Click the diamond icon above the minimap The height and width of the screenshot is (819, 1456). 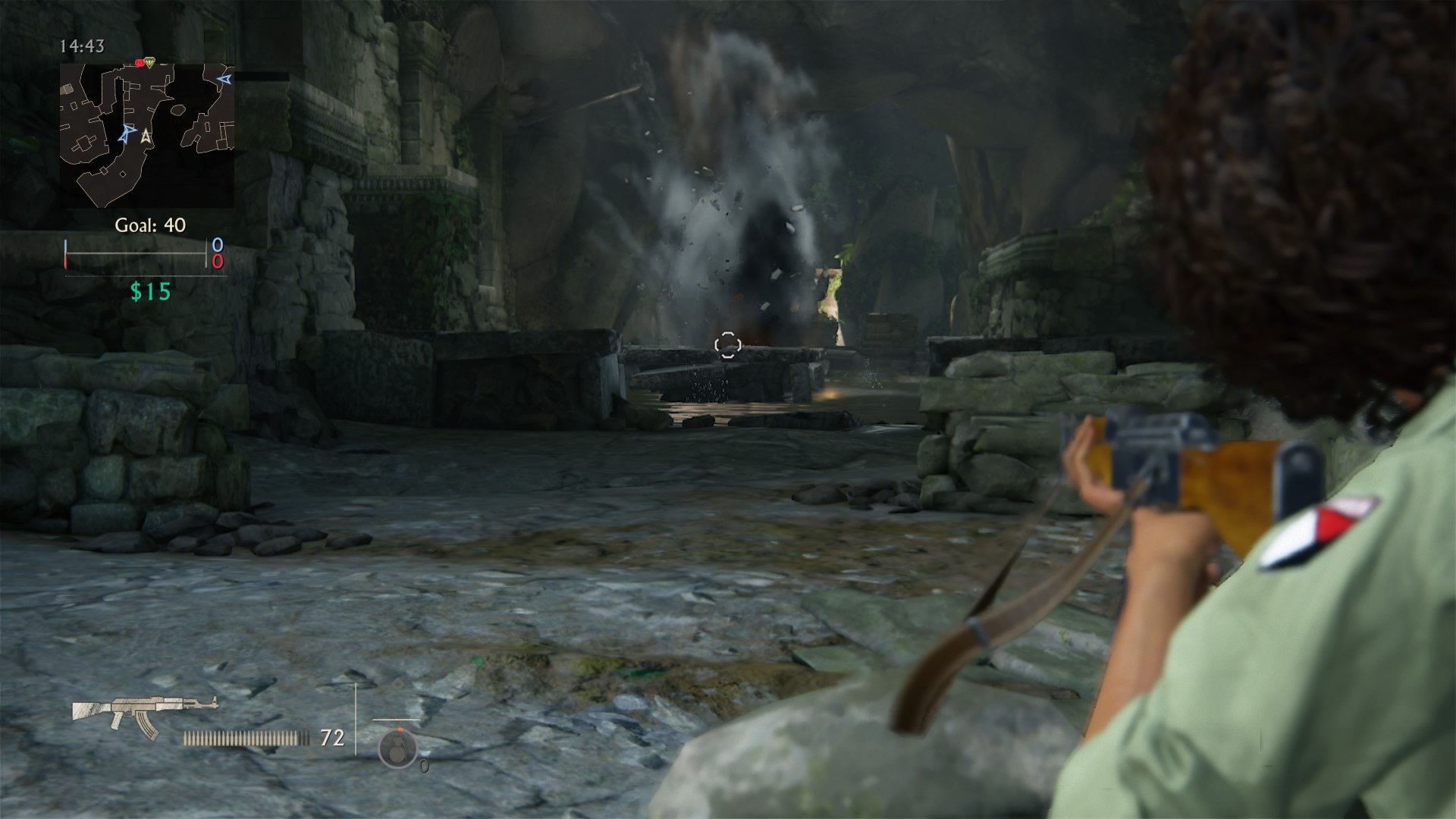151,64
